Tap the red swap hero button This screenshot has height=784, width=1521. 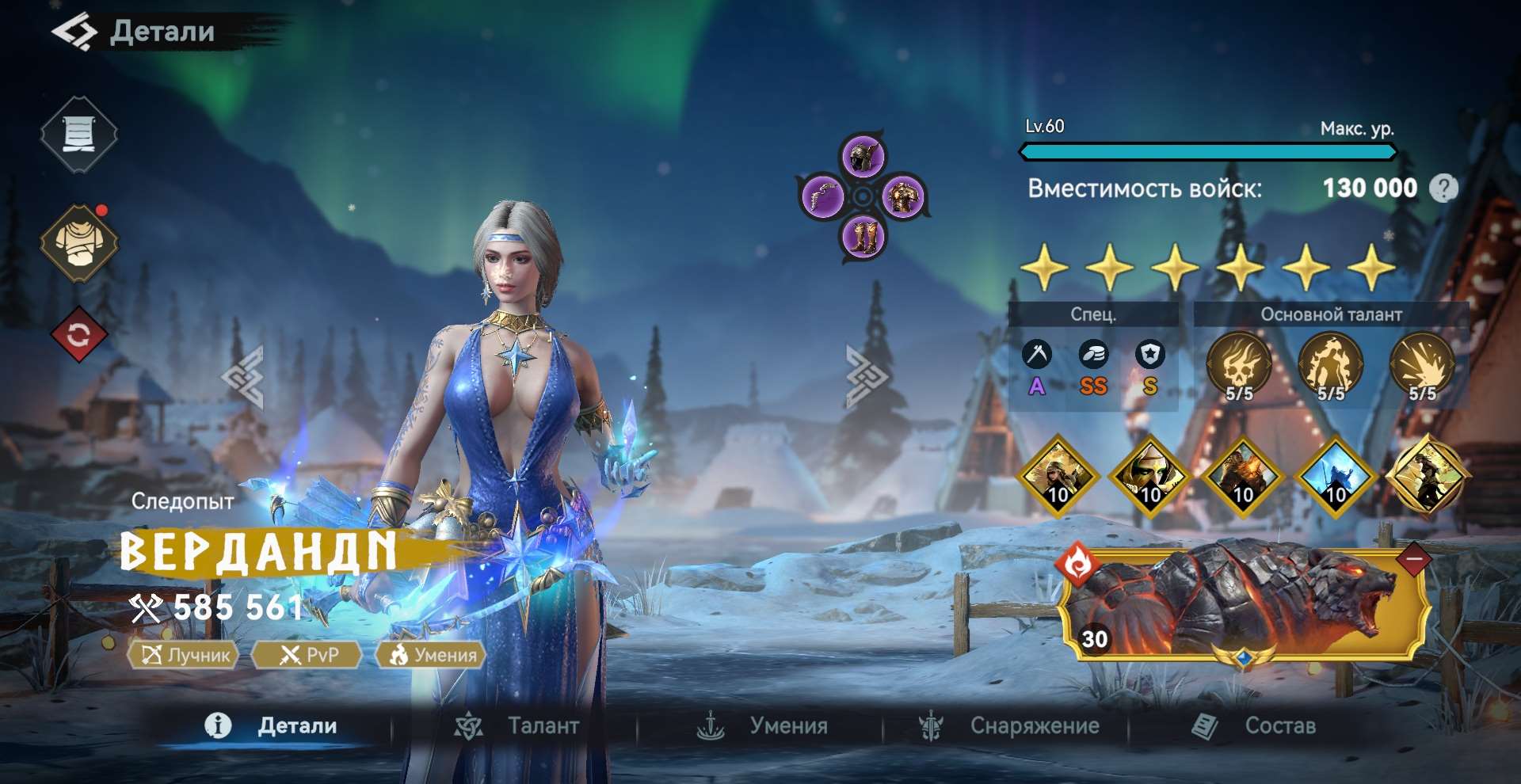pyautogui.click(x=78, y=335)
